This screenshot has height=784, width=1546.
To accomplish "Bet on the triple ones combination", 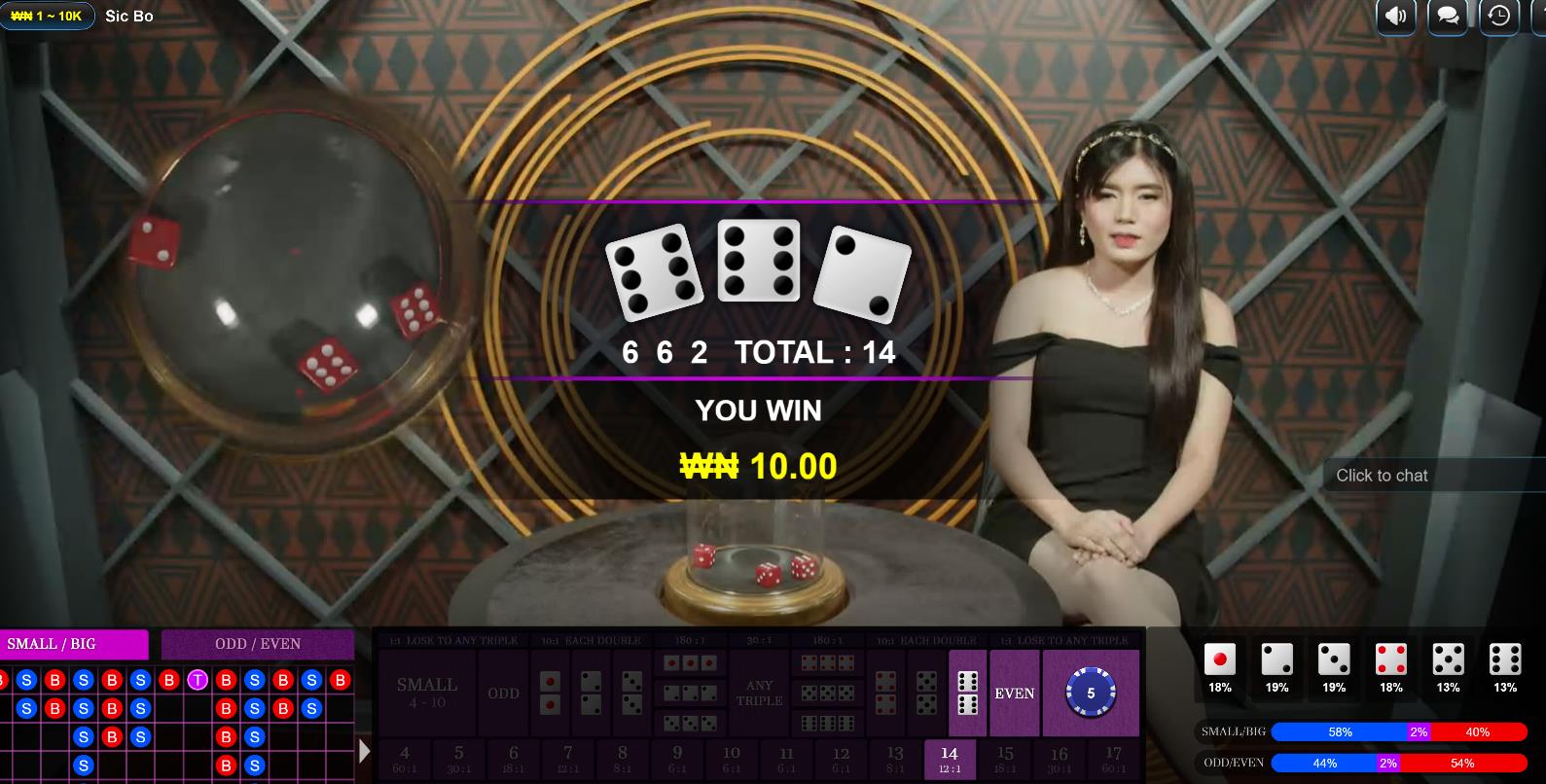I will (690, 663).
